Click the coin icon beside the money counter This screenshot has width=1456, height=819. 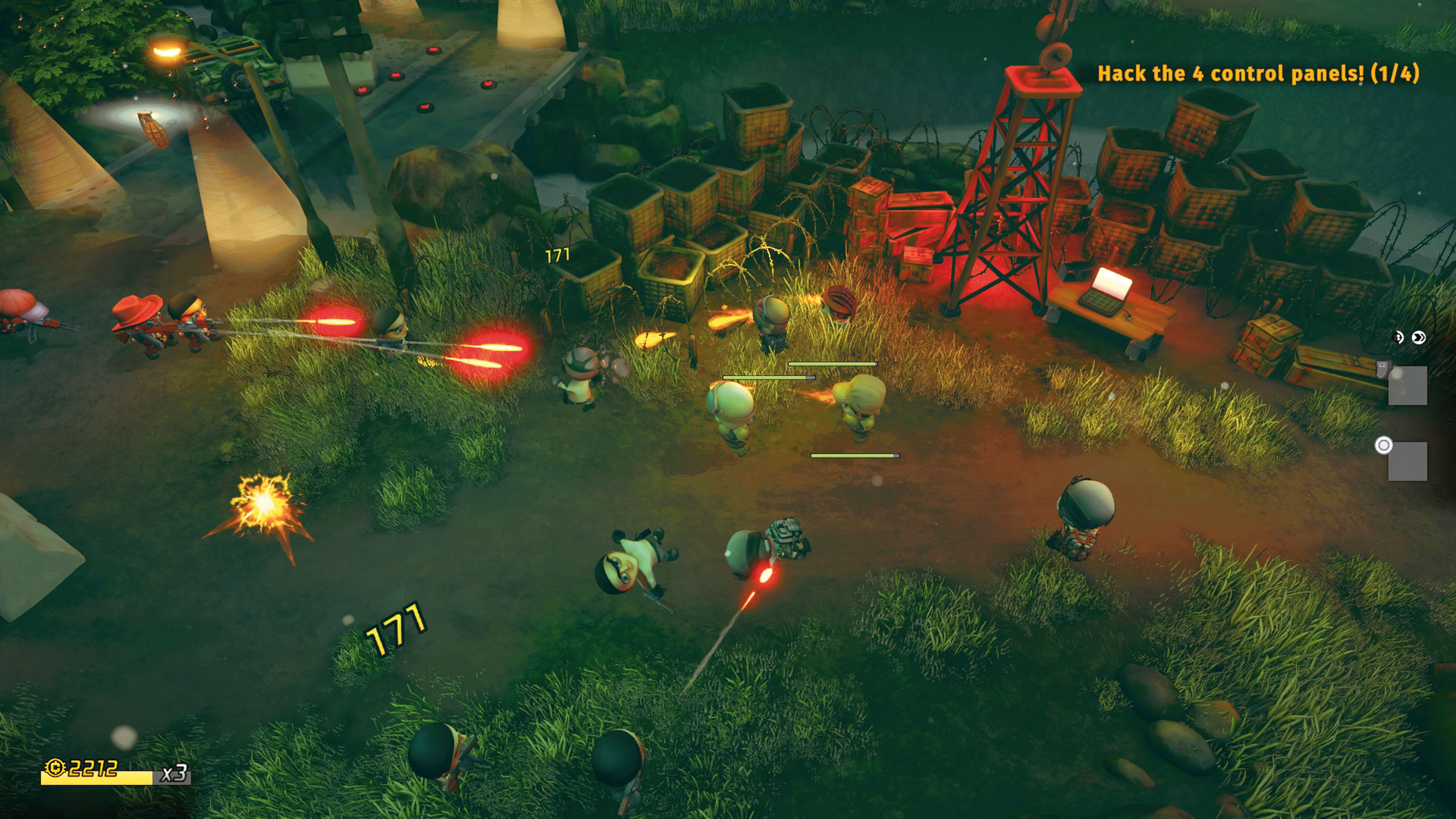[x=55, y=767]
